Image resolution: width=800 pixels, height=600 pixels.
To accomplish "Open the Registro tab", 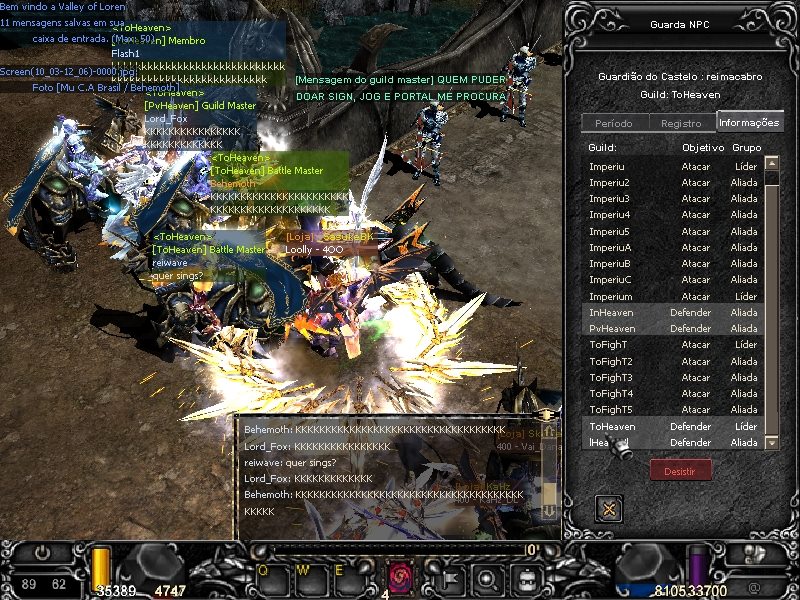I will [x=681, y=123].
